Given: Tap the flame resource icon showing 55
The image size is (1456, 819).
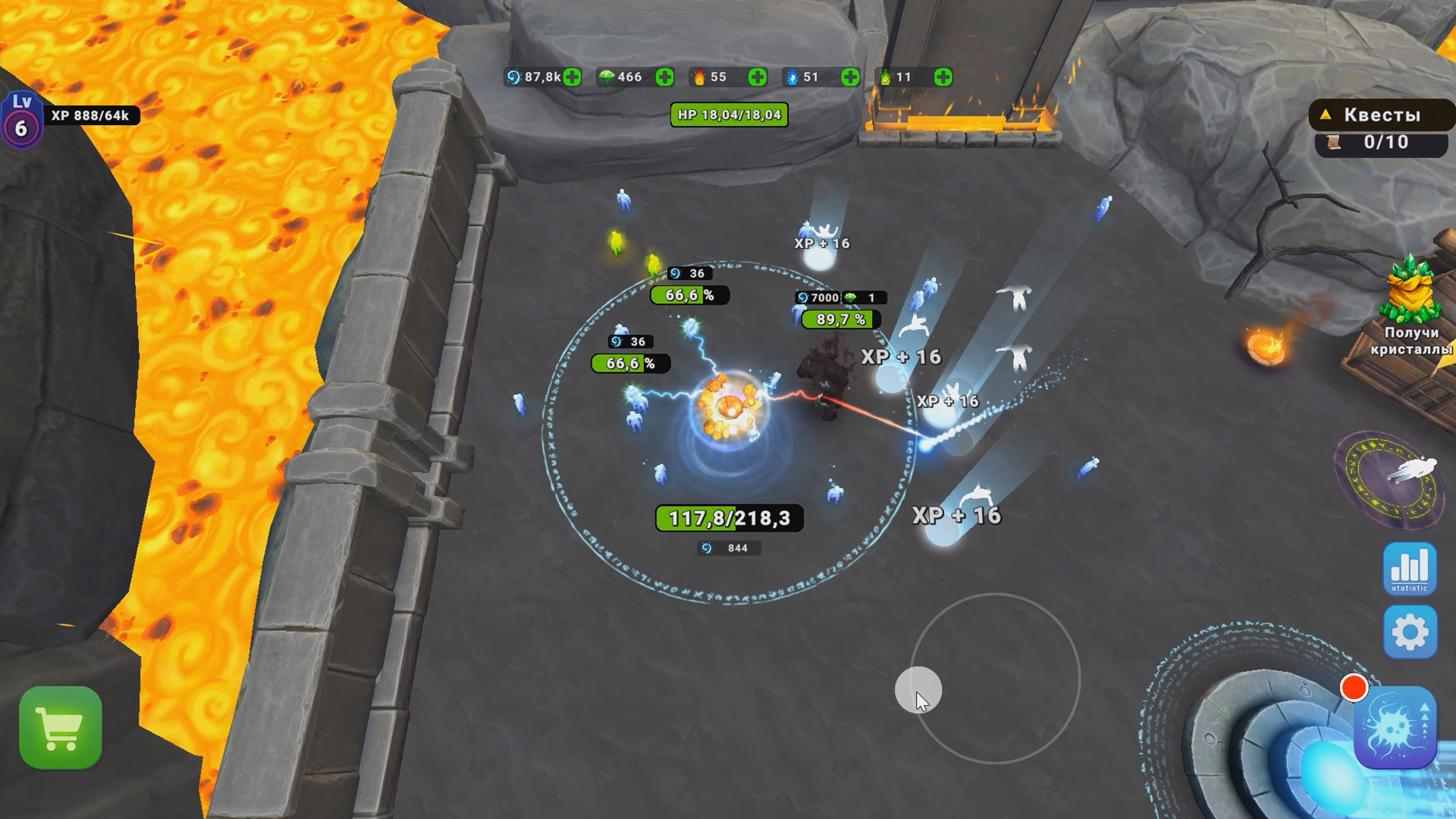Looking at the screenshot, I should pyautogui.click(x=699, y=77).
